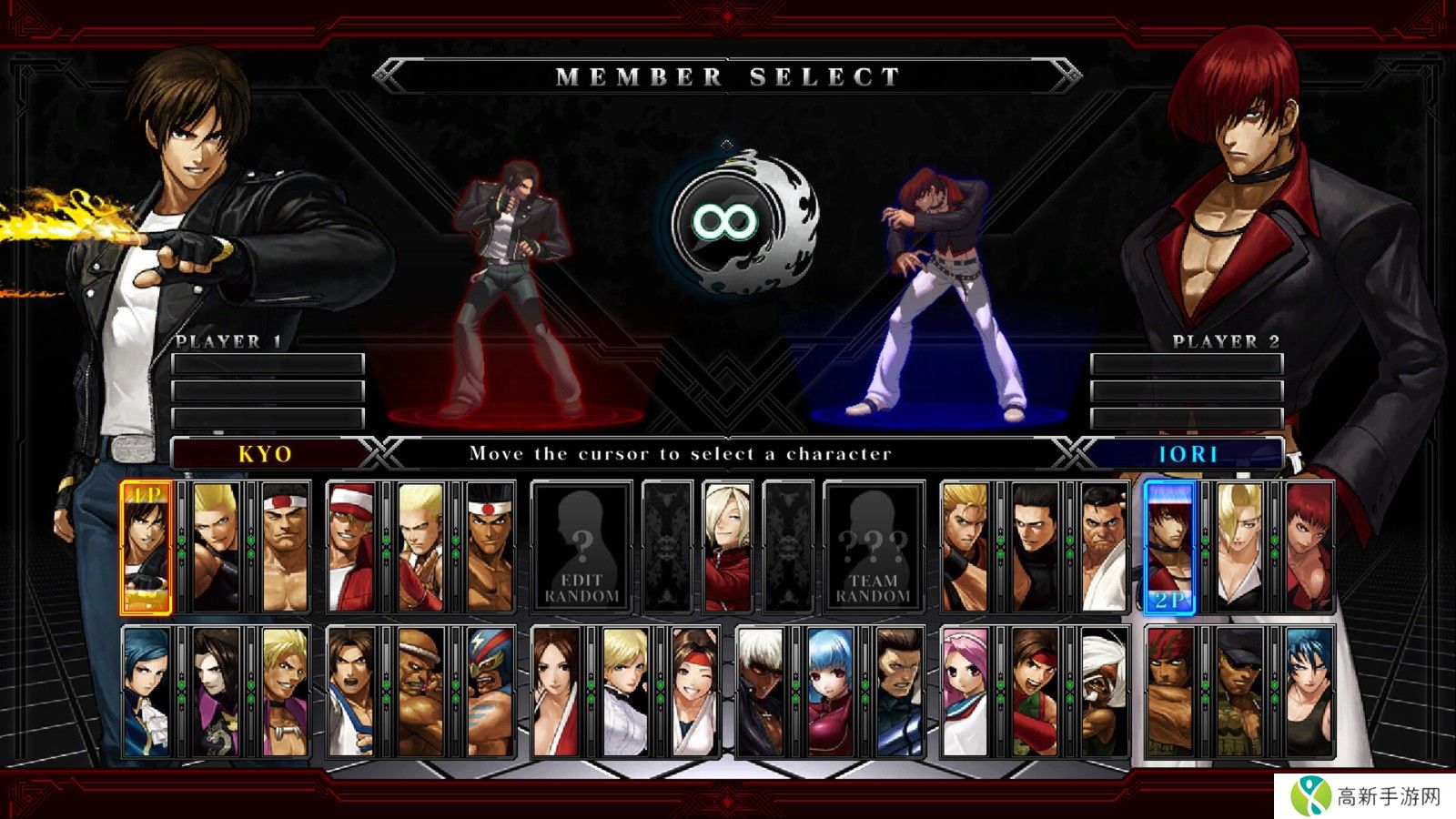Pick Takuma in the white gi
Image resolution: width=1456 pixels, height=819 pixels.
(x=1104, y=547)
